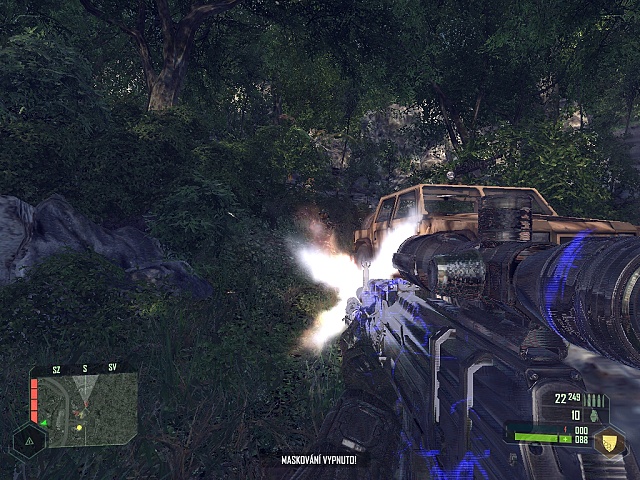Click the yellow objective marker on minimap

[x=79, y=427]
